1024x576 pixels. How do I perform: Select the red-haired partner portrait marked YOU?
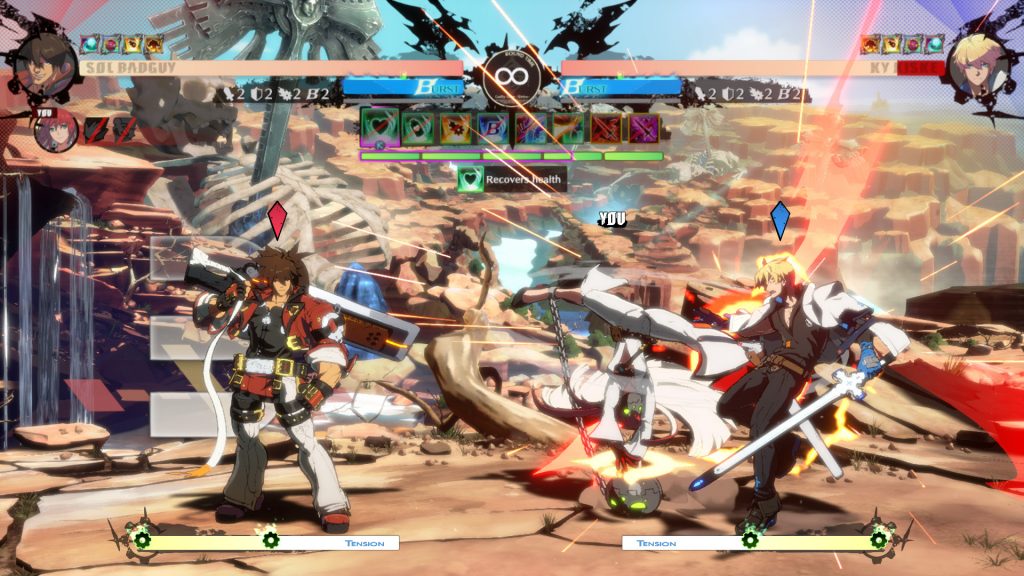coord(57,131)
